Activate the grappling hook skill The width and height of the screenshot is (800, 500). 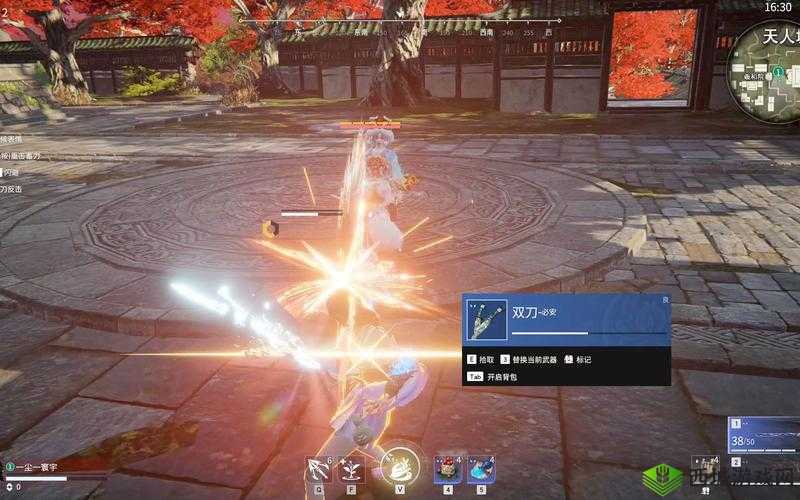pos(320,469)
